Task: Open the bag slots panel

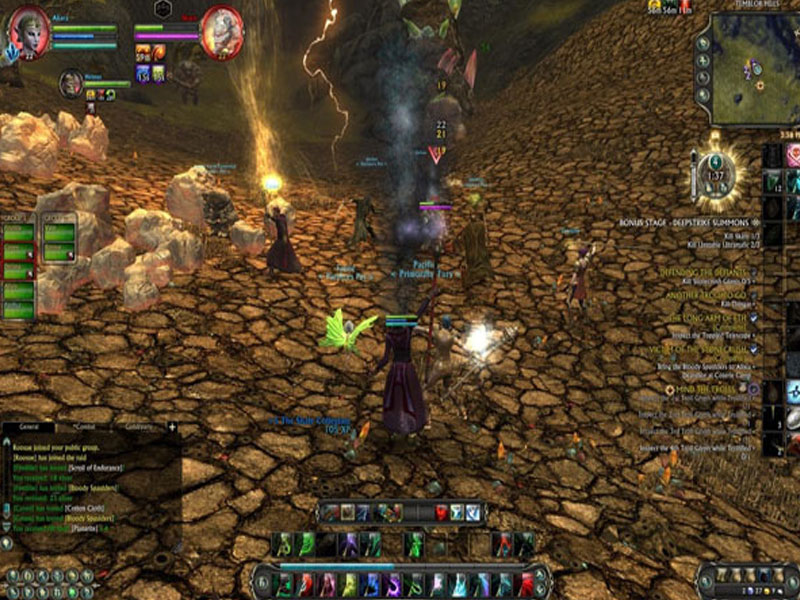Action: coord(746,579)
